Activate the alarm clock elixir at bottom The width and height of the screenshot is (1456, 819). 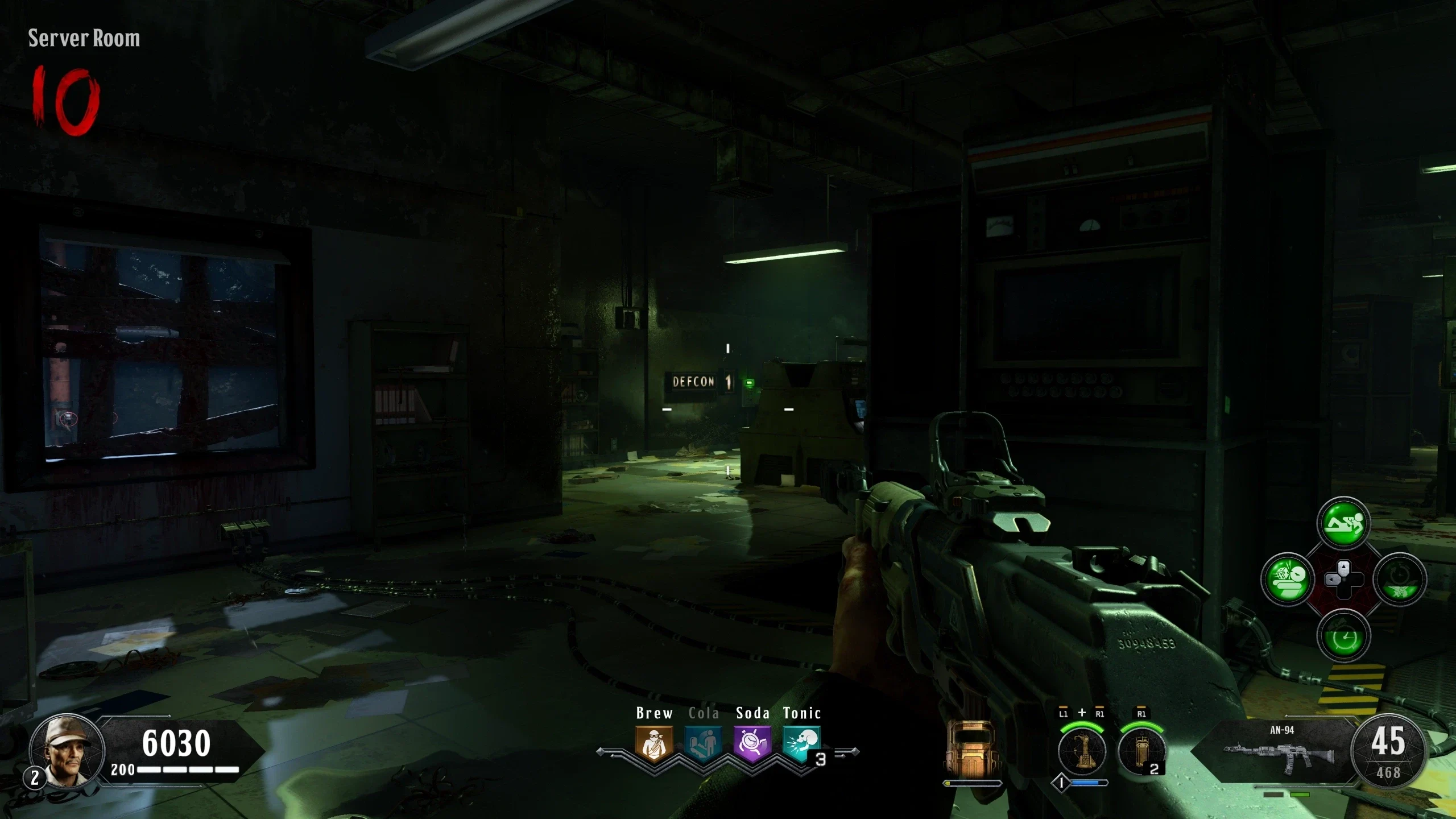coord(1343,636)
